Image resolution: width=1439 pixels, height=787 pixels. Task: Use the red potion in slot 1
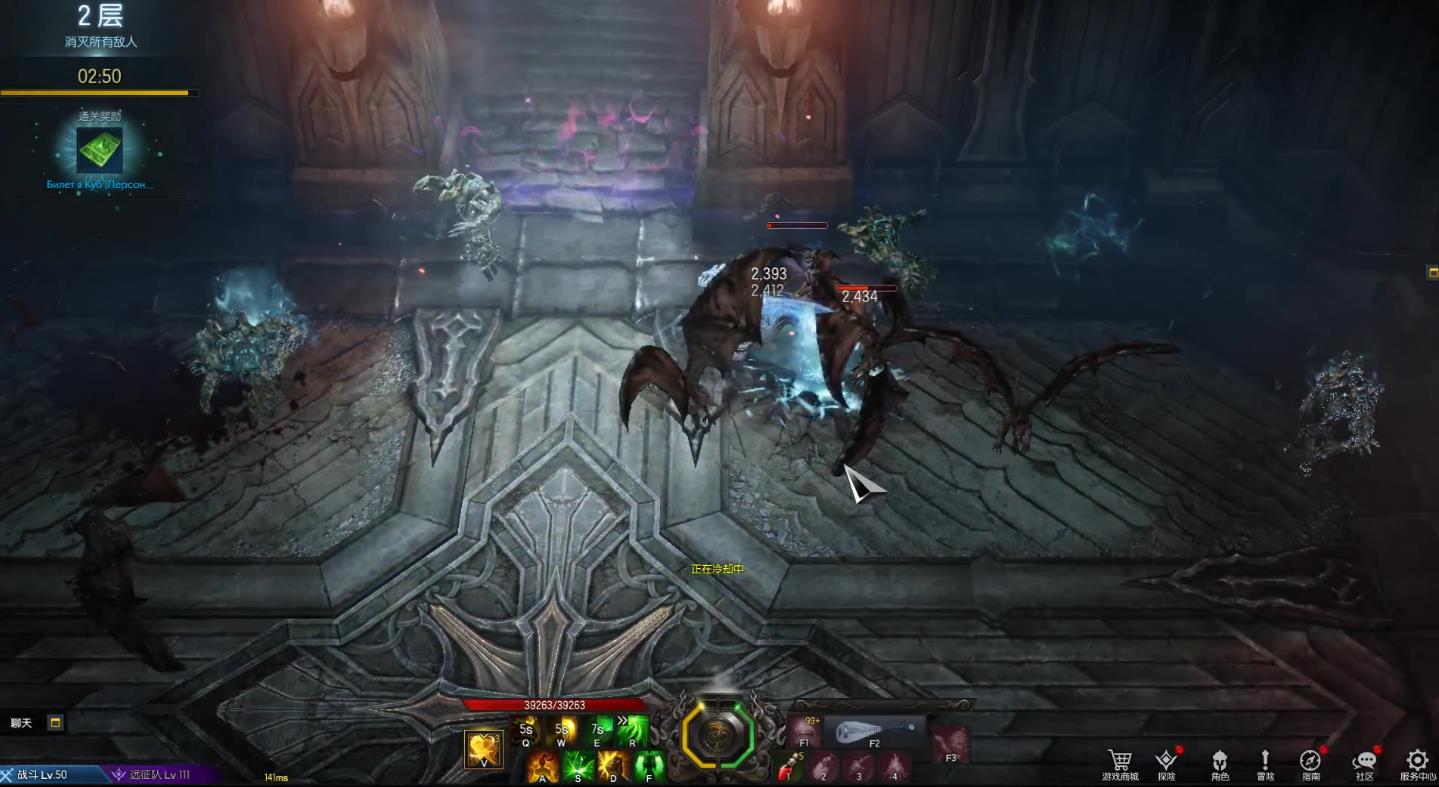790,768
